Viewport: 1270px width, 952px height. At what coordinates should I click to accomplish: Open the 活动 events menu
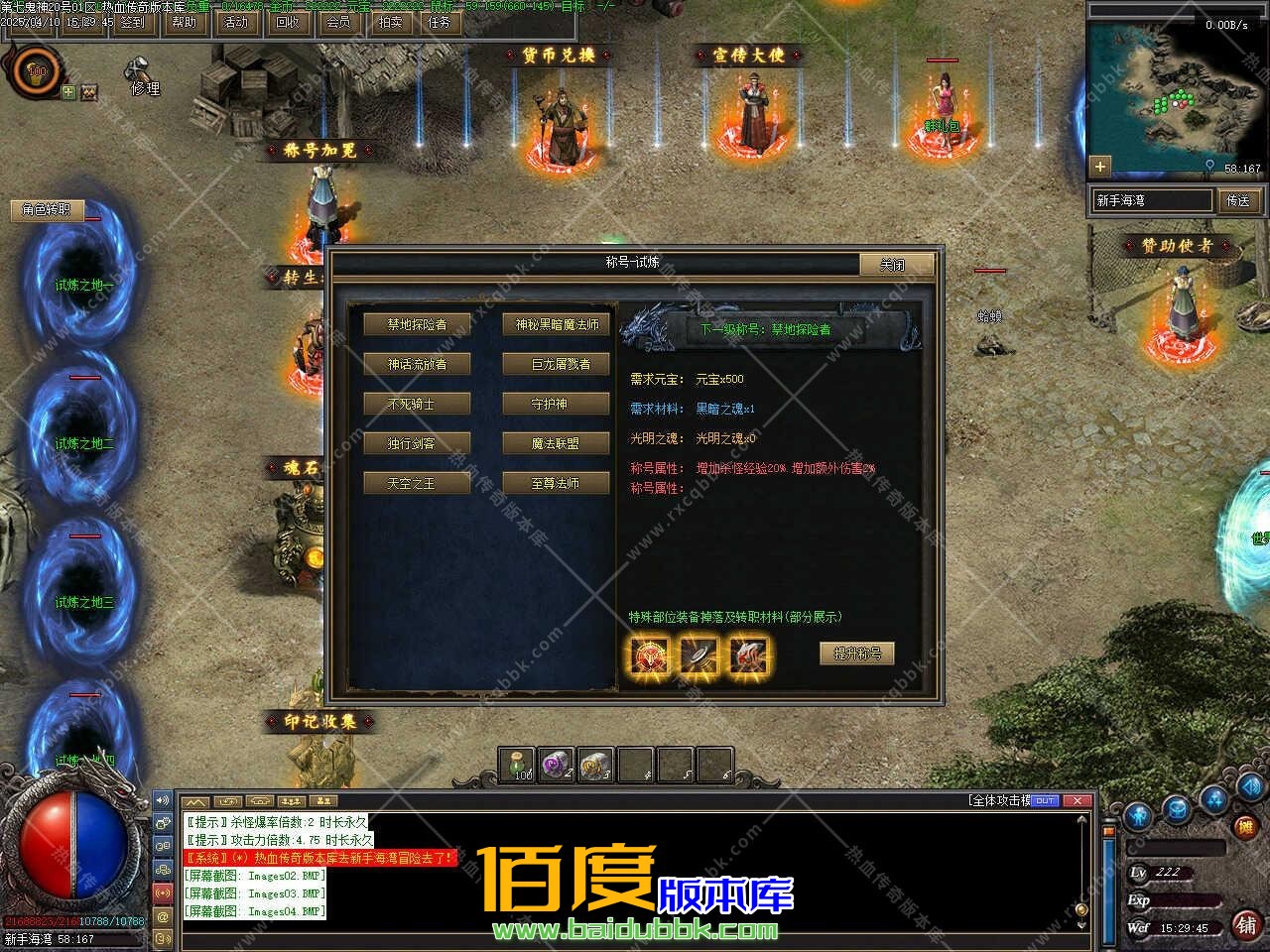236,22
